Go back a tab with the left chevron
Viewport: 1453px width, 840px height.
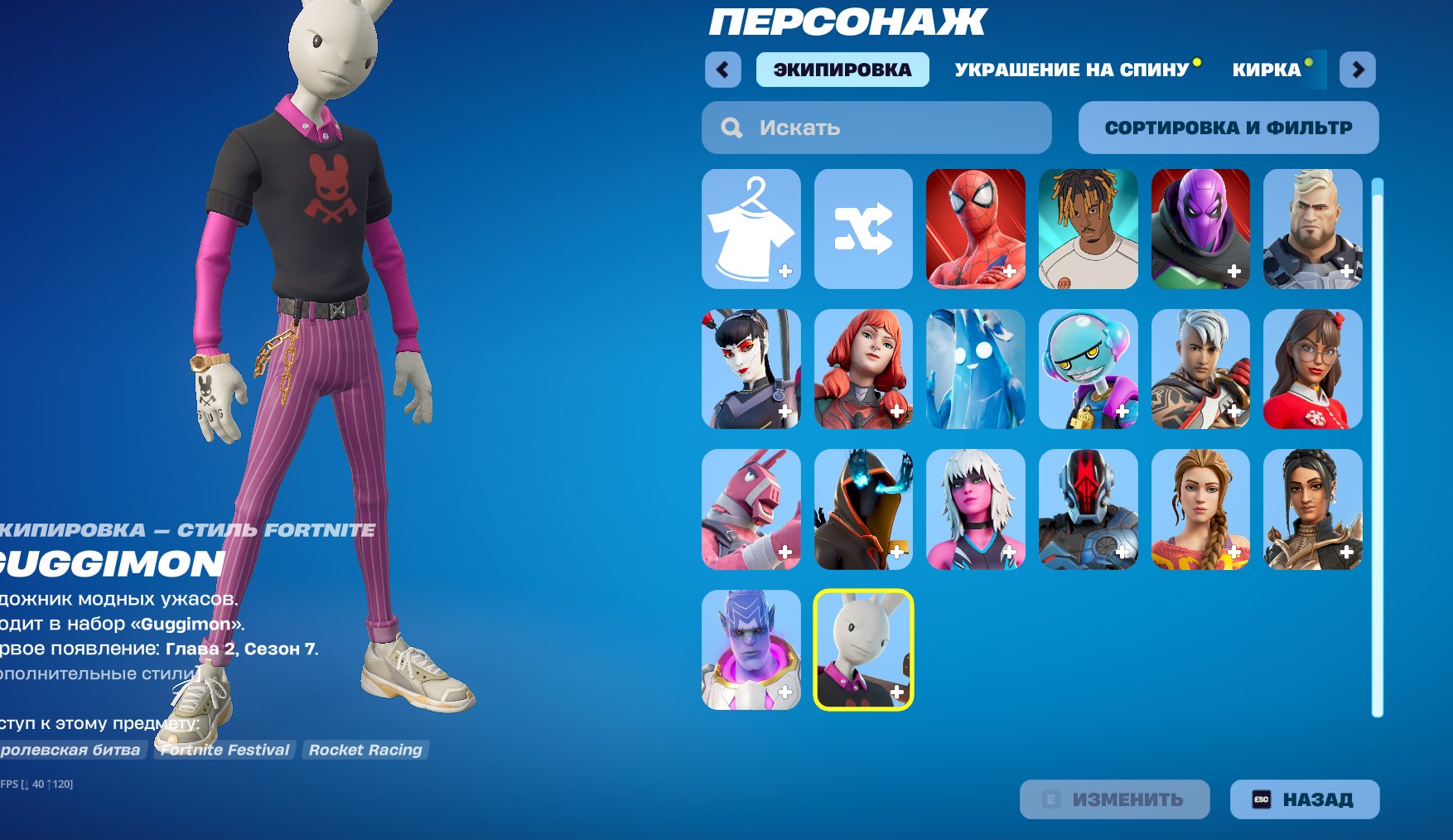pyautogui.click(x=724, y=71)
